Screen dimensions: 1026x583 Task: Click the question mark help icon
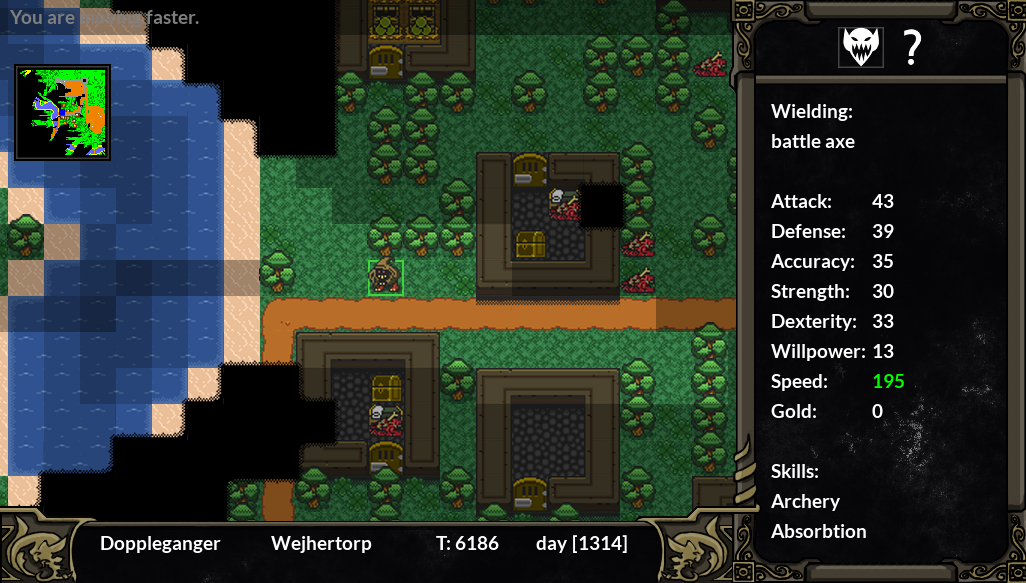pos(912,47)
